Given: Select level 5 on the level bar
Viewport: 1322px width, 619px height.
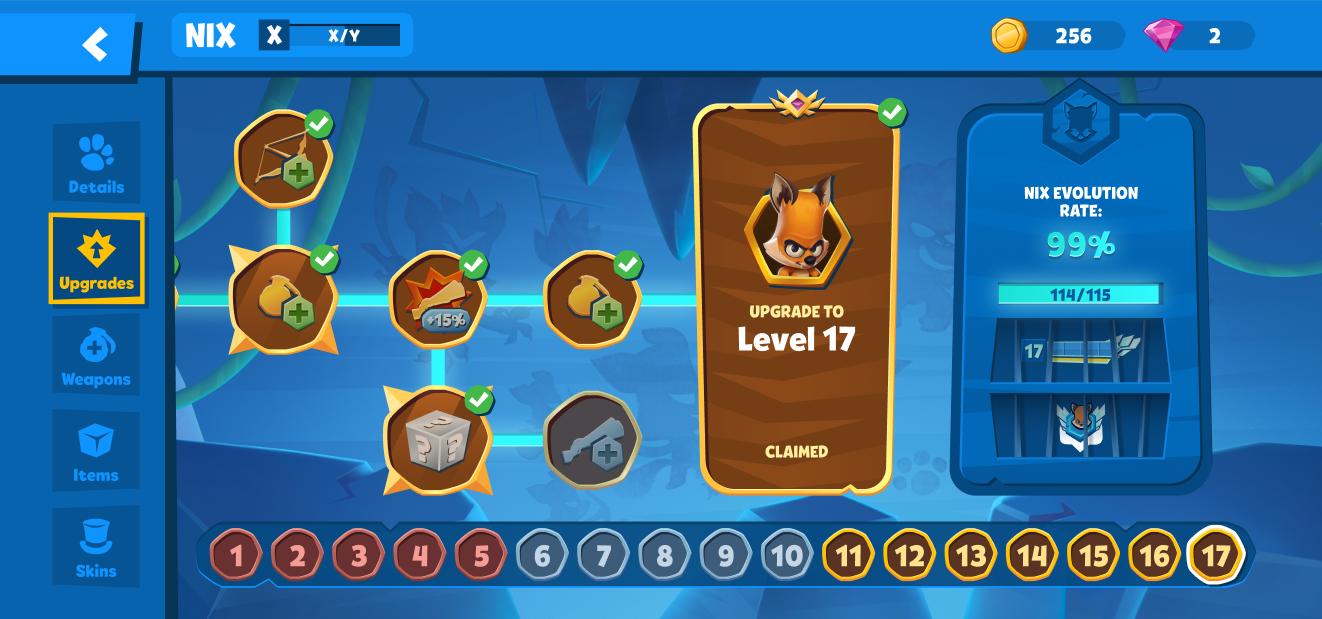Looking at the screenshot, I should (481, 555).
